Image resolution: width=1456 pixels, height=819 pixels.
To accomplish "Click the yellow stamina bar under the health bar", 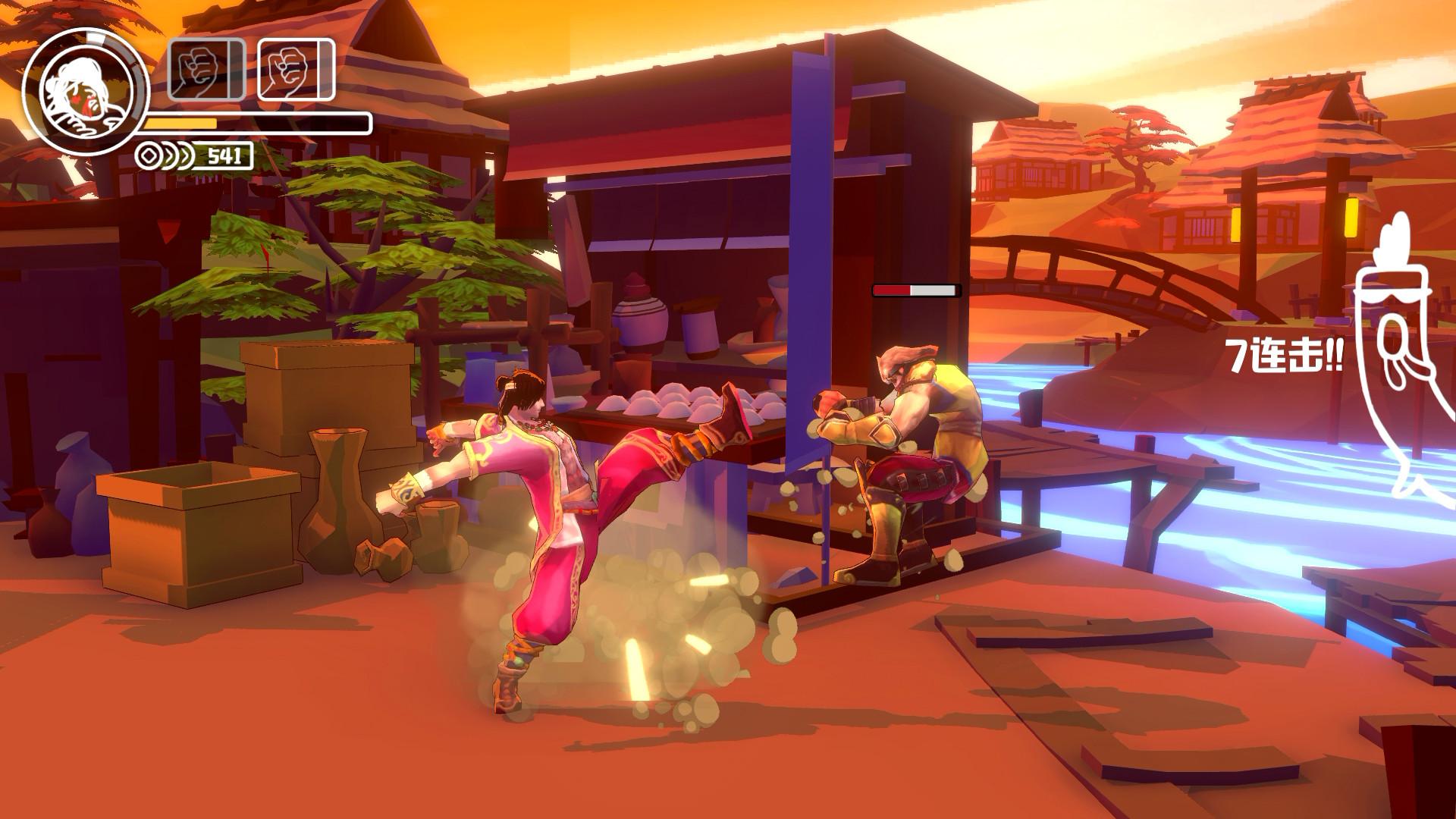I will [x=180, y=122].
